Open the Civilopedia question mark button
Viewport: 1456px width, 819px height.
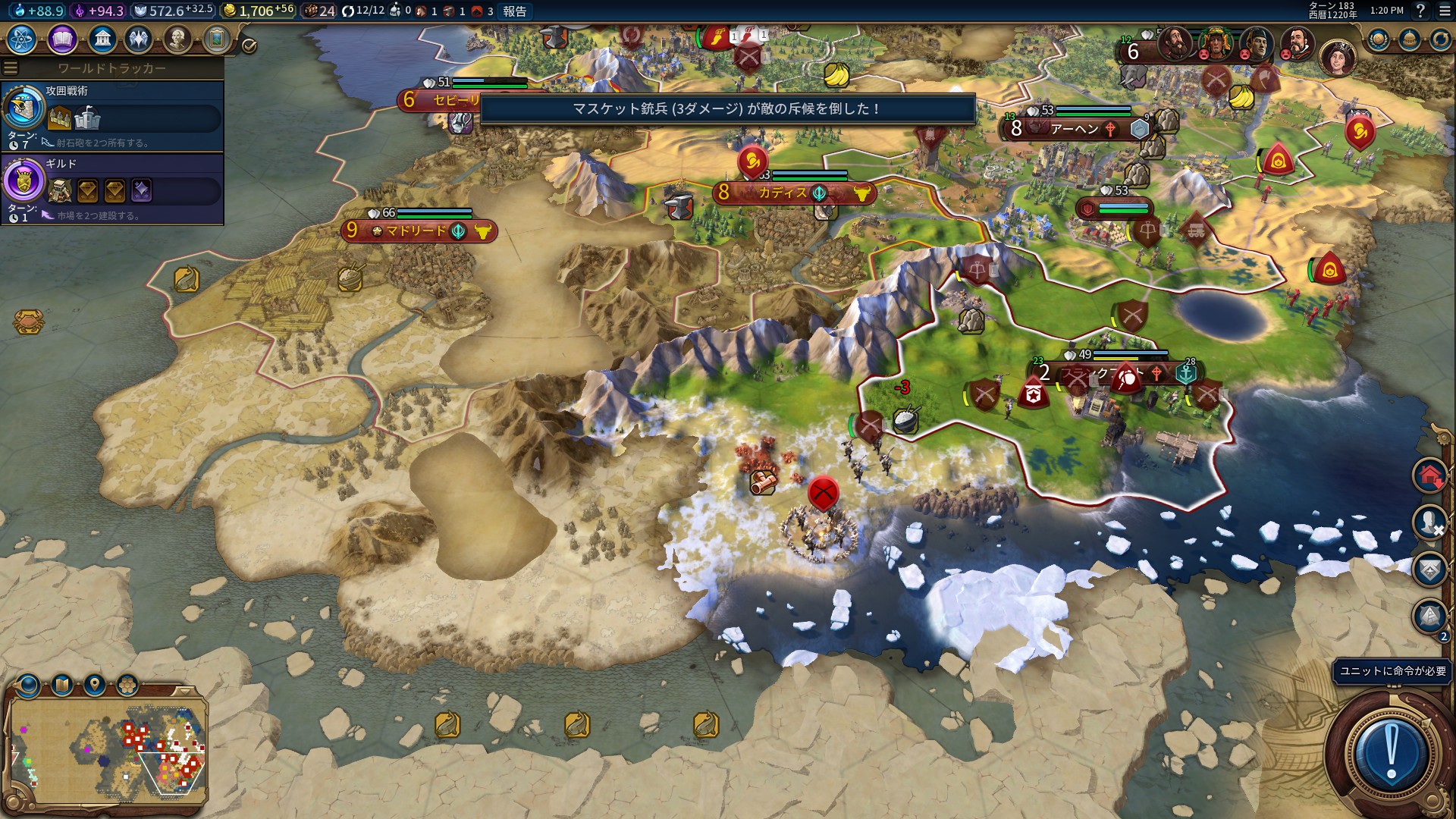(1420, 11)
